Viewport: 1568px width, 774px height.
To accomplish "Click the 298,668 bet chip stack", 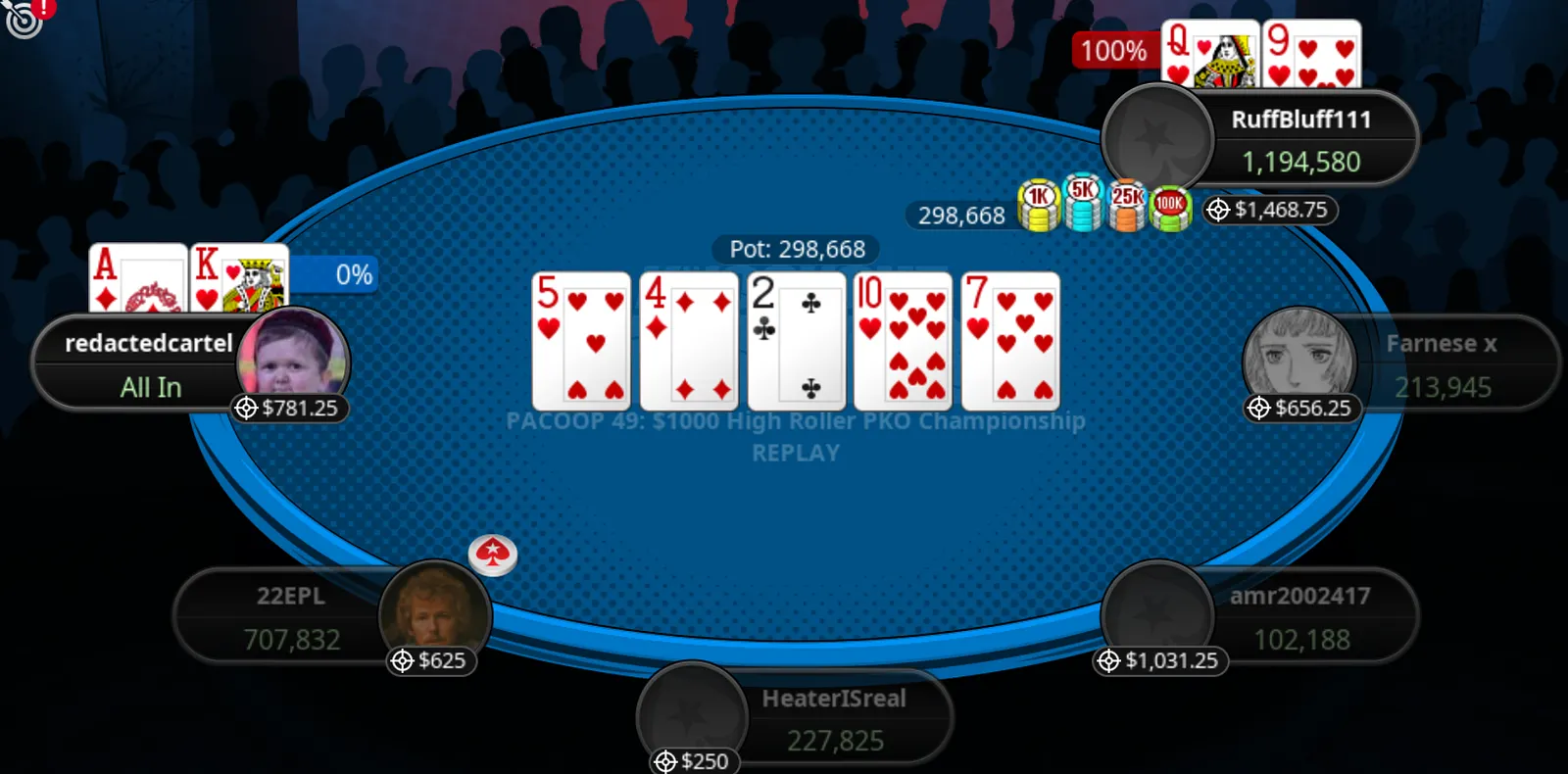I will 1104,206.
